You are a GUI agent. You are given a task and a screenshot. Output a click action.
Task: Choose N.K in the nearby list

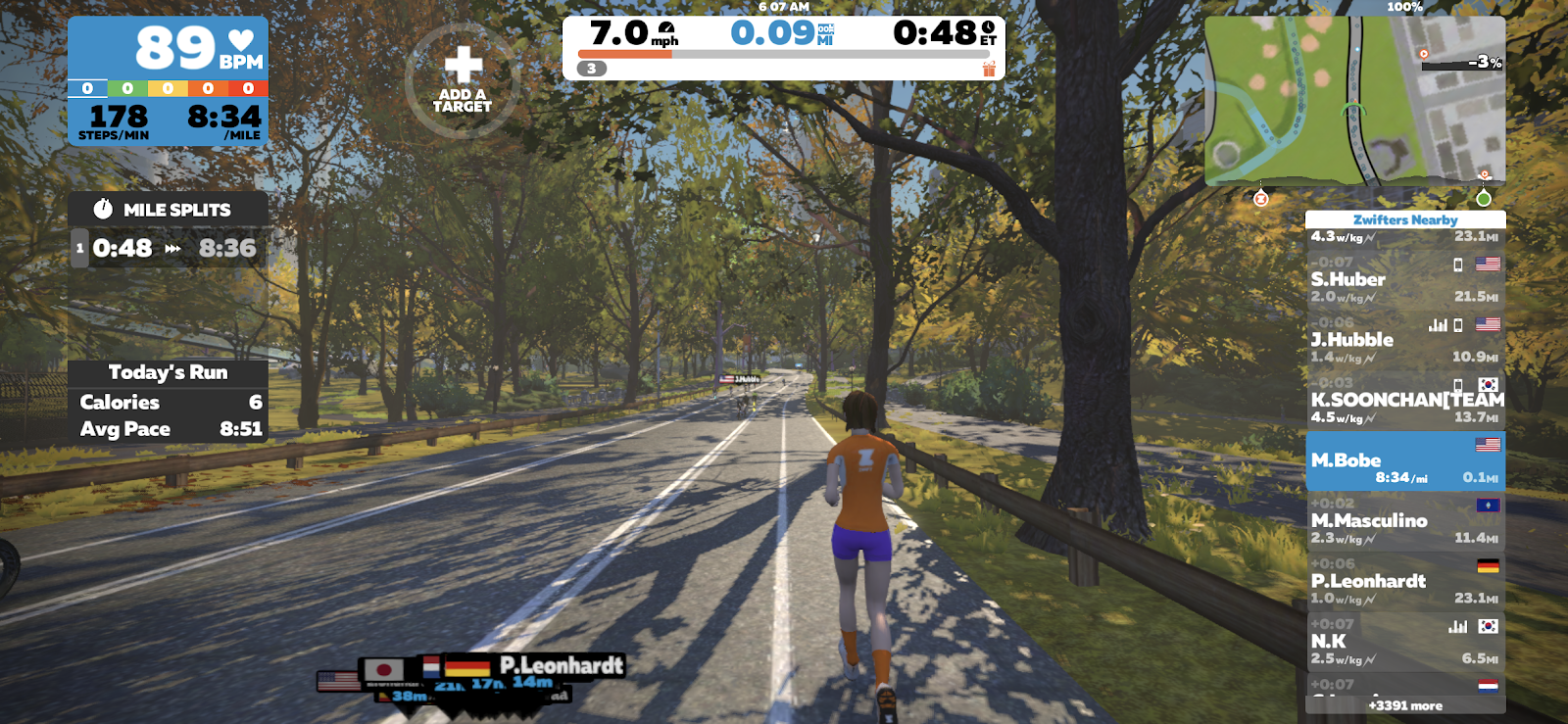(x=1404, y=642)
